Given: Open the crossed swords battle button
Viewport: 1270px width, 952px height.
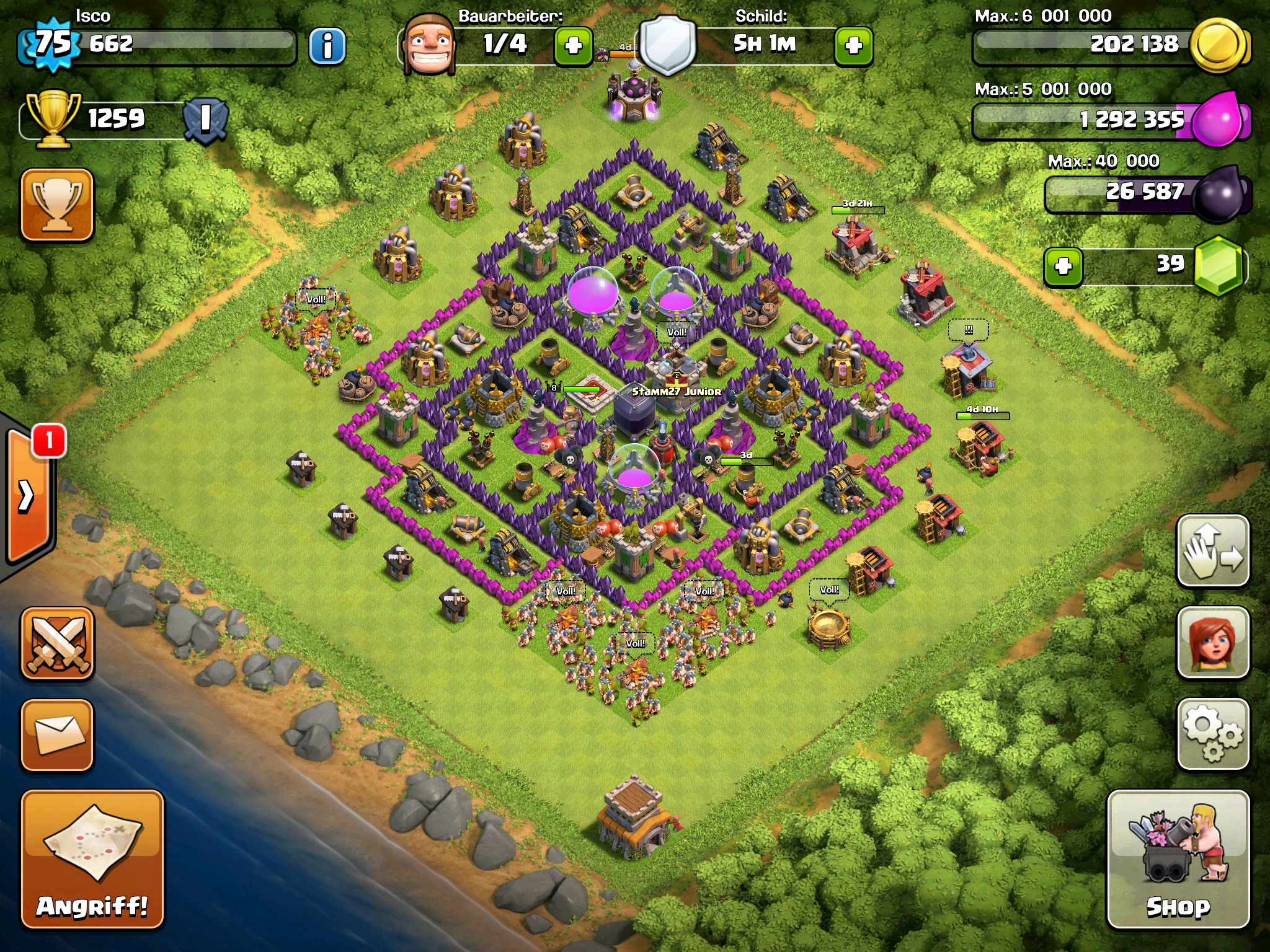Looking at the screenshot, I should click(58, 643).
